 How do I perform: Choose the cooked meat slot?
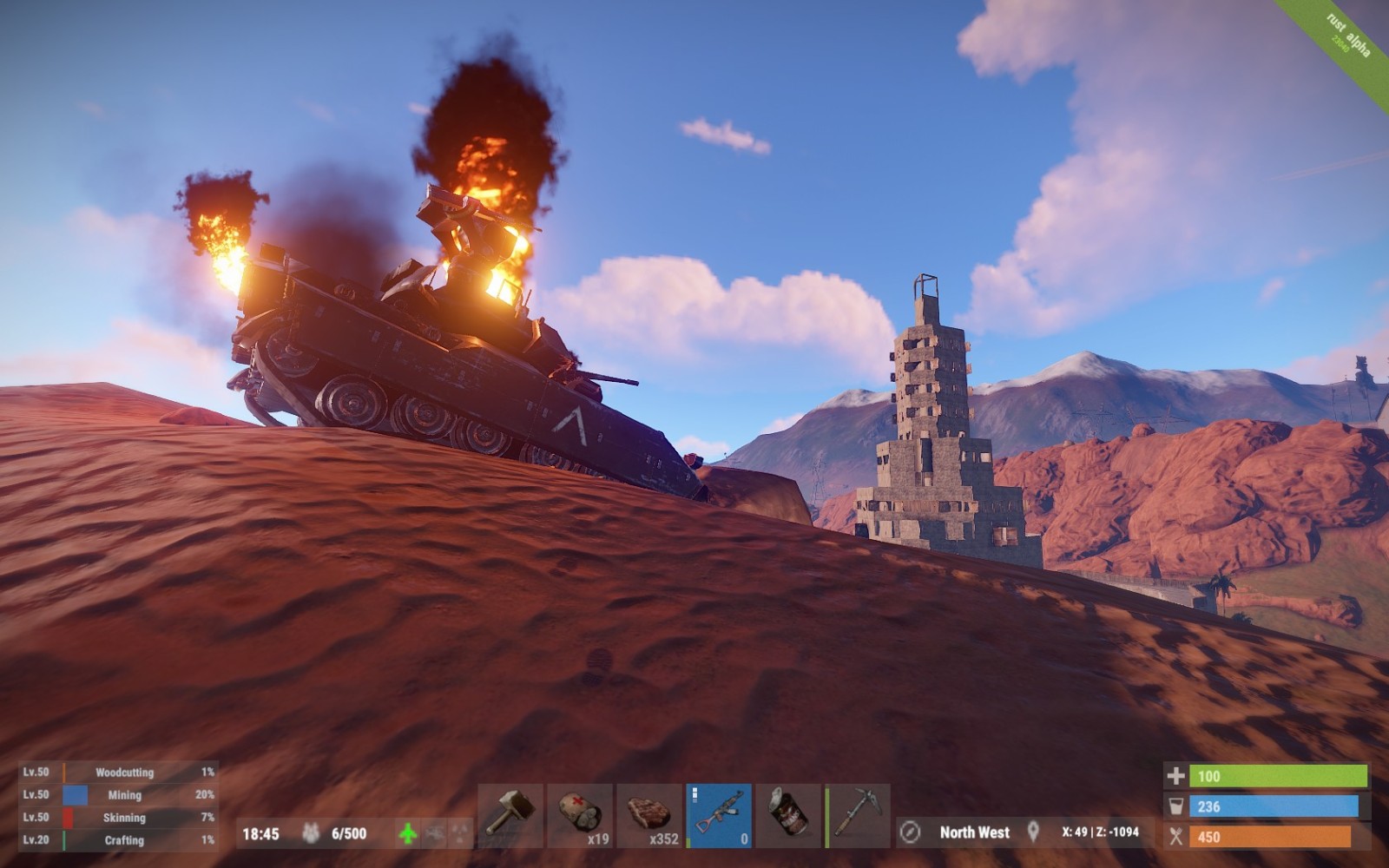pos(649,816)
